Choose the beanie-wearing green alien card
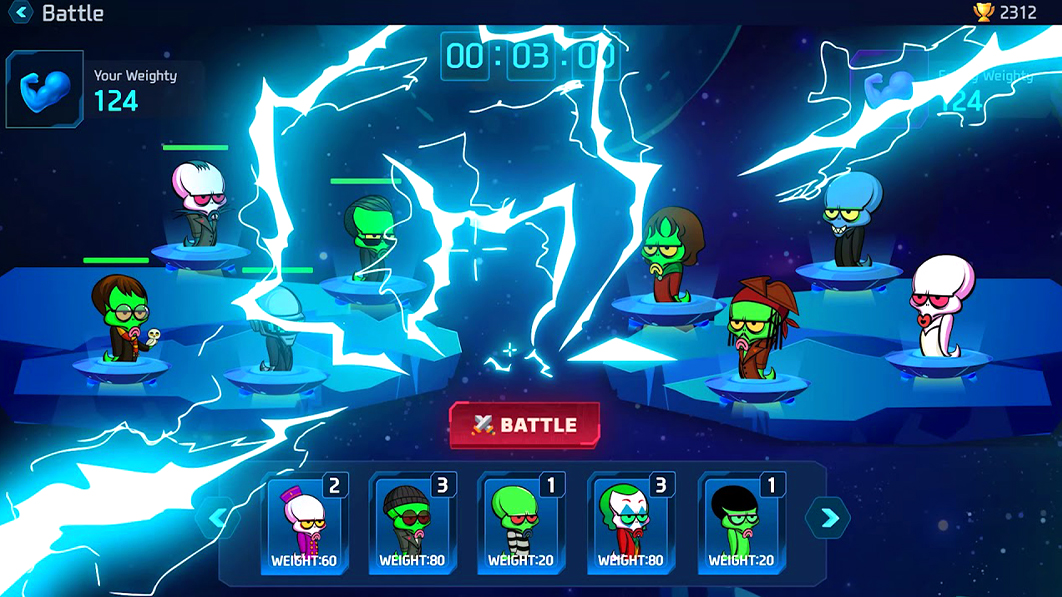This screenshot has height=597, width=1062. click(412, 524)
